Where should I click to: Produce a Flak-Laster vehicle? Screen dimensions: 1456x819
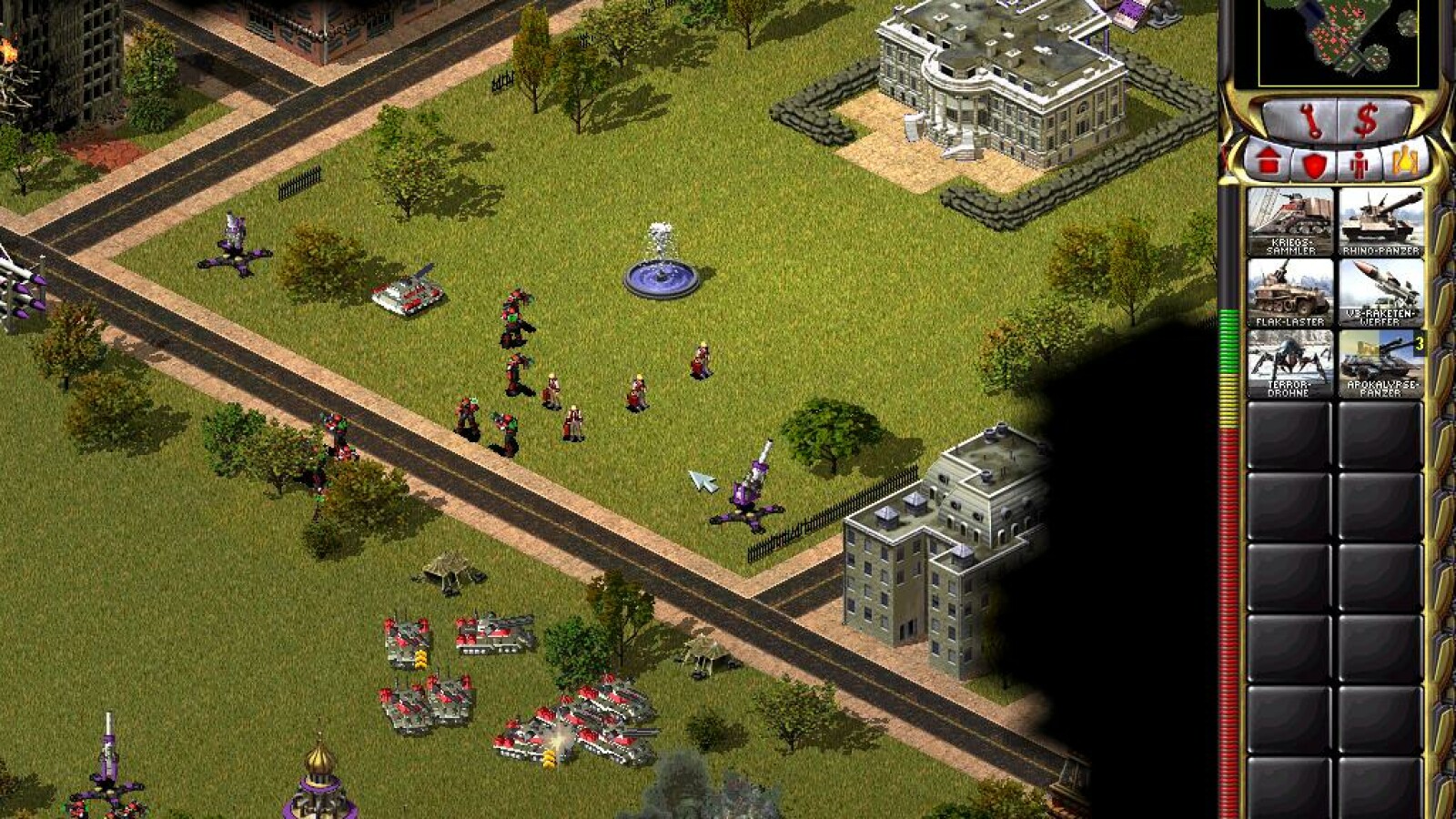pos(1289,292)
